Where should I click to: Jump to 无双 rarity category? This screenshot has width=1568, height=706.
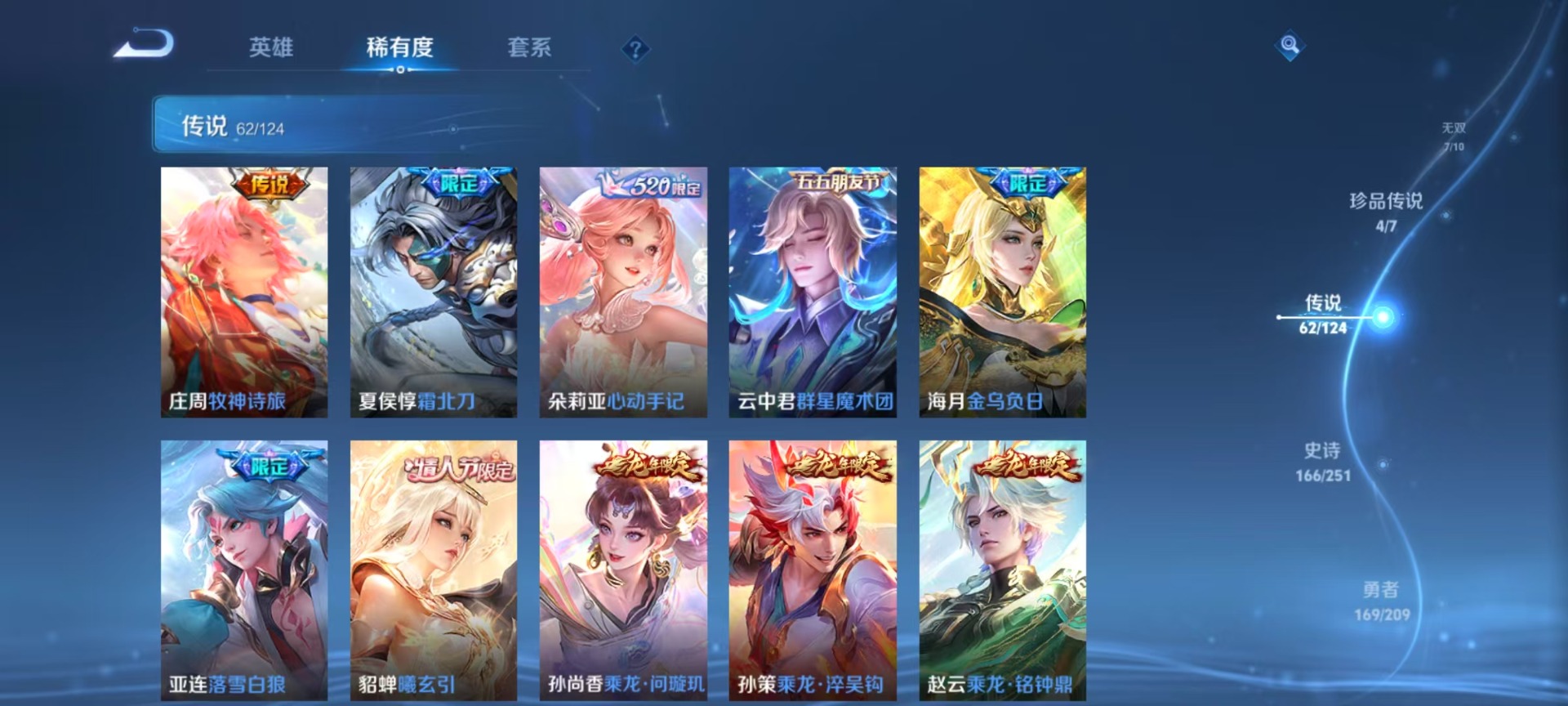(x=1453, y=136)
